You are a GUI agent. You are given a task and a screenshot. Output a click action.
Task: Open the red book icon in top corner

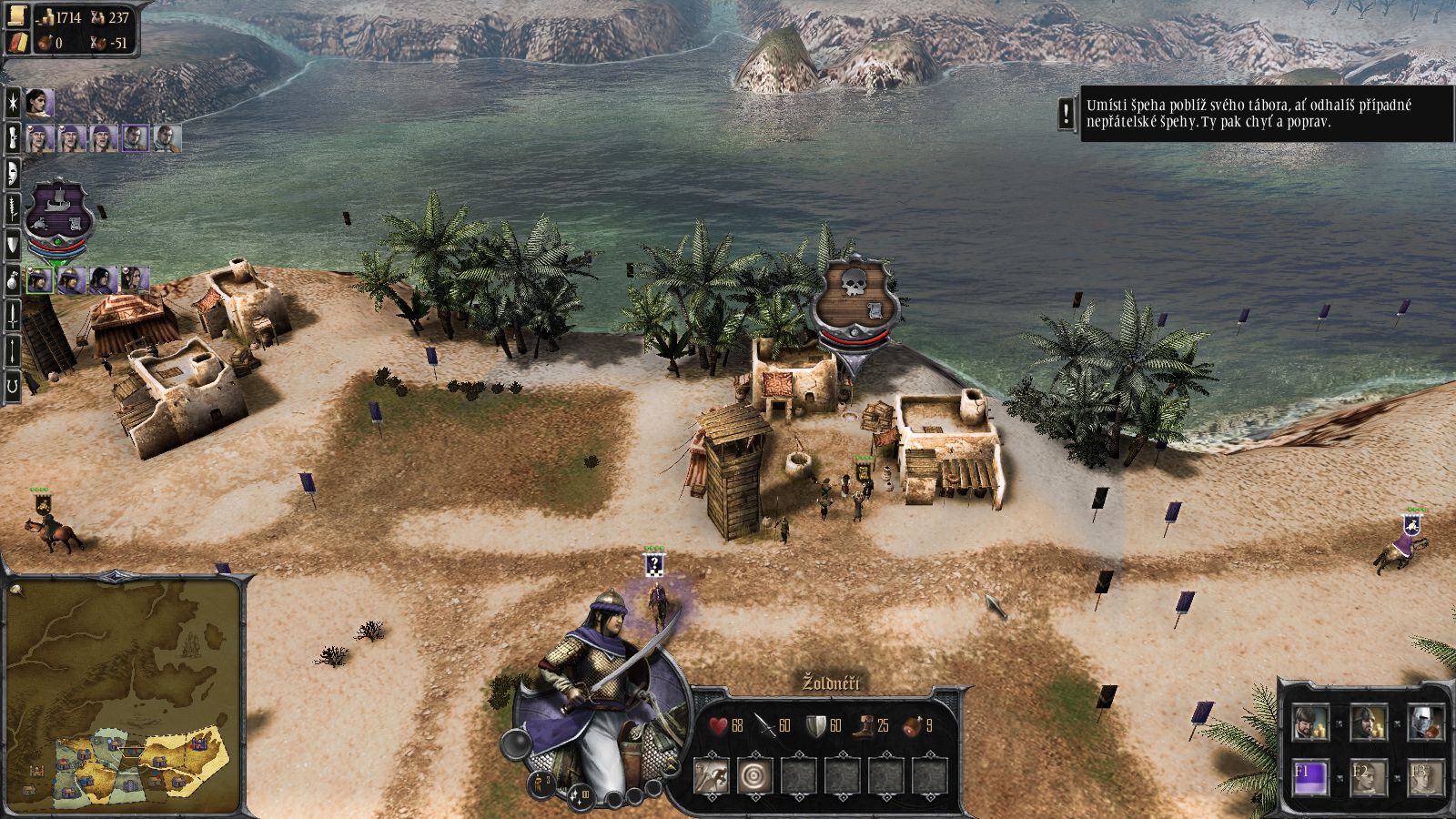[18, 42]
